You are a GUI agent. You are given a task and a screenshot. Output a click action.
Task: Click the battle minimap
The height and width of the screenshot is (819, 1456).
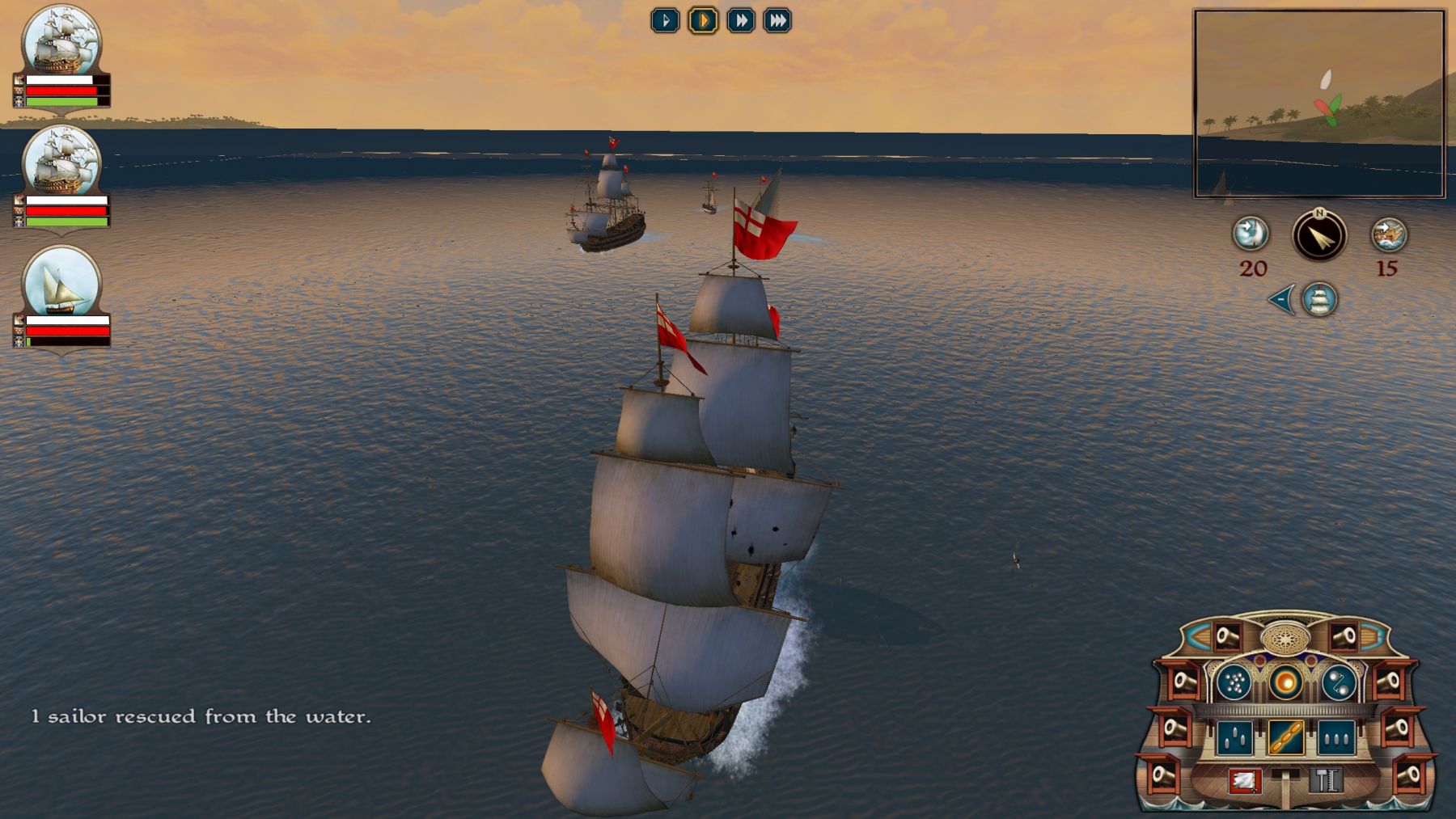pos(1319,103)
